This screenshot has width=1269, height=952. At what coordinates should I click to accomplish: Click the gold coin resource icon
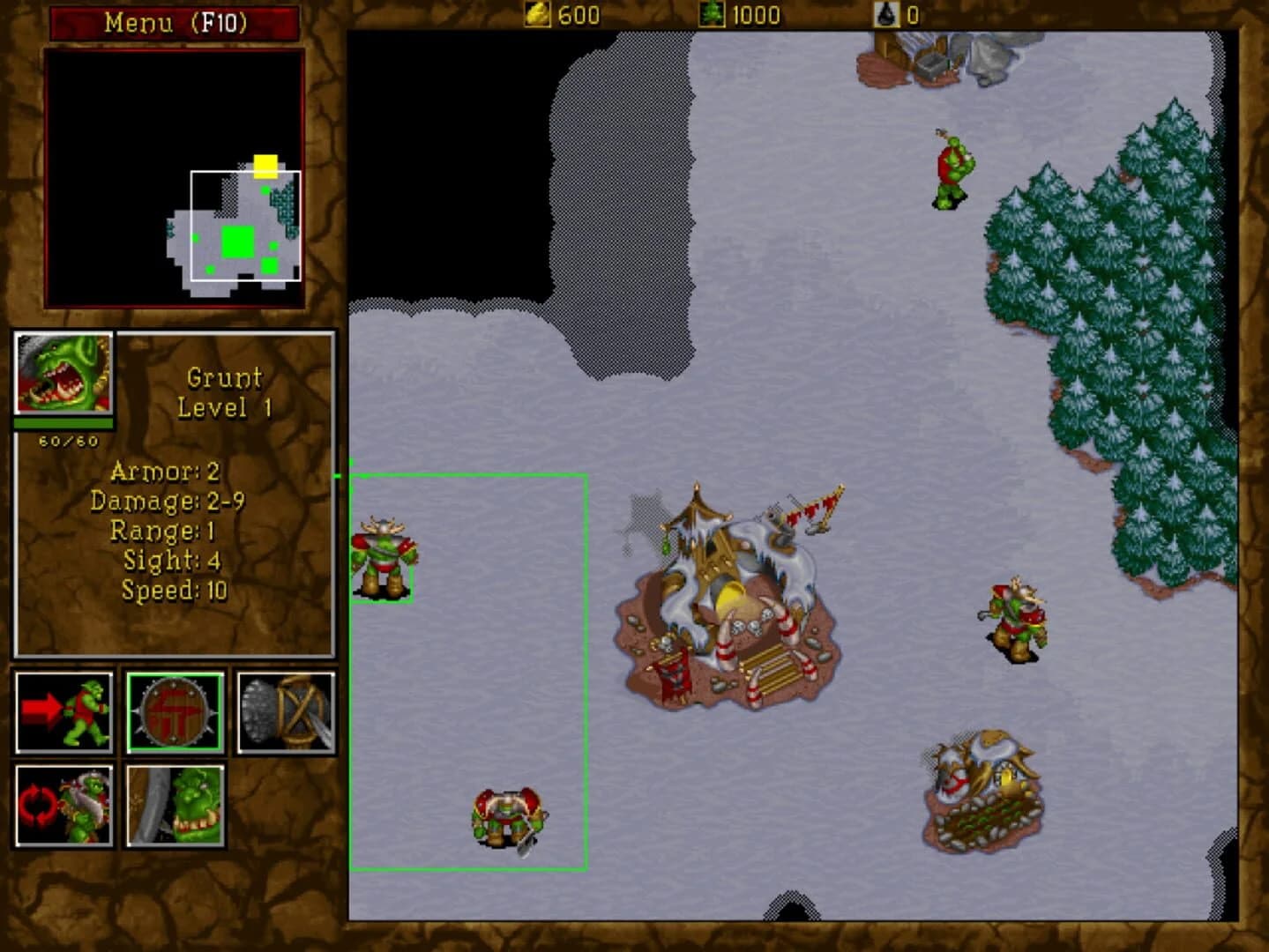click(x=538, y=15)
